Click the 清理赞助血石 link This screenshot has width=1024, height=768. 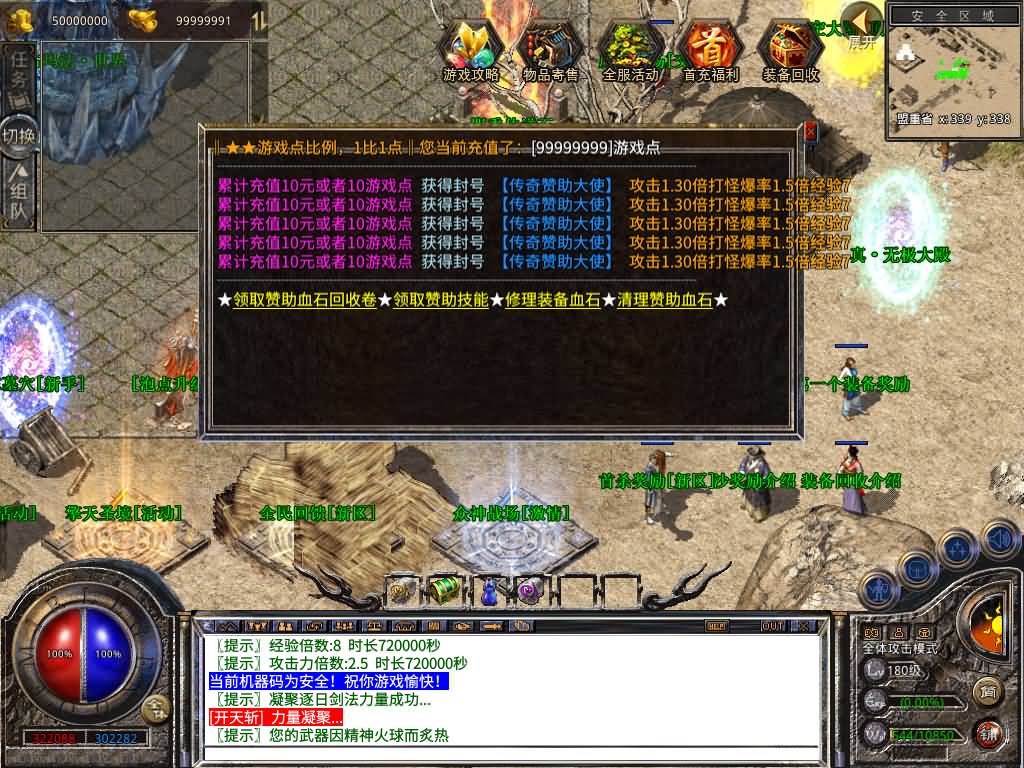point(664,300)
